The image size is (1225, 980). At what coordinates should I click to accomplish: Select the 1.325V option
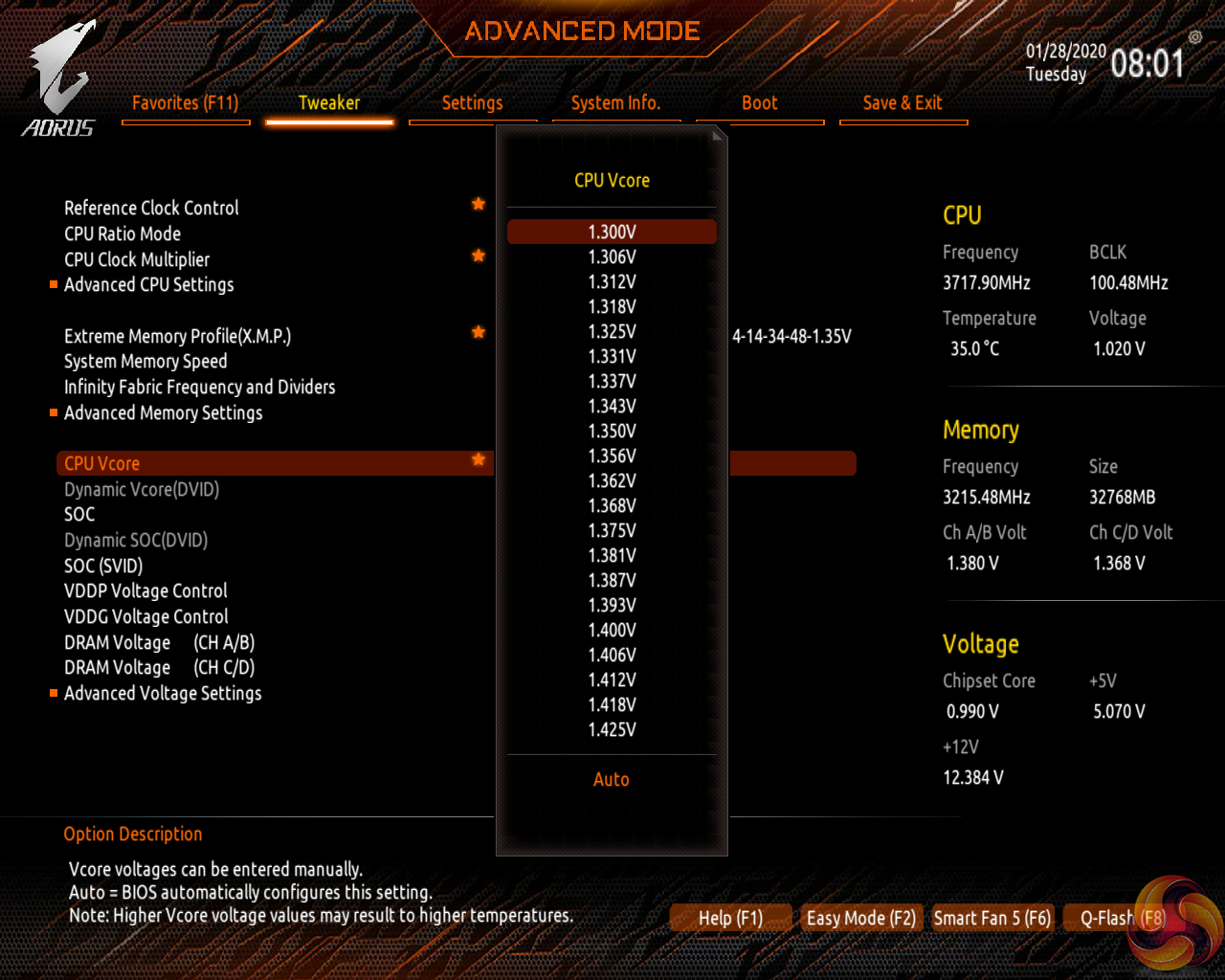[x=612, y=331]
